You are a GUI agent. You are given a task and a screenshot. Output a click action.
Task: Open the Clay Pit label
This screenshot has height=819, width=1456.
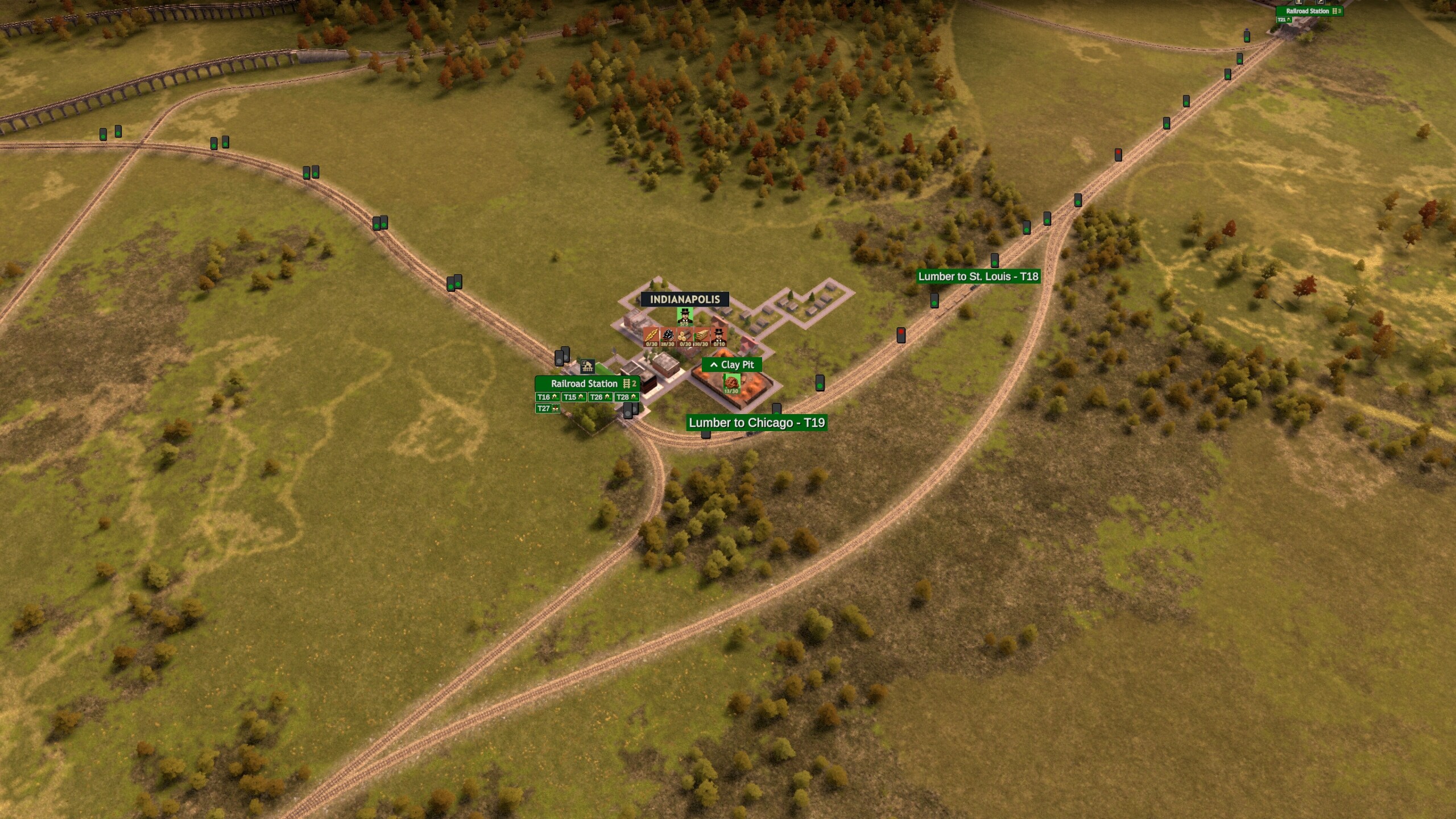coord(732,365)
